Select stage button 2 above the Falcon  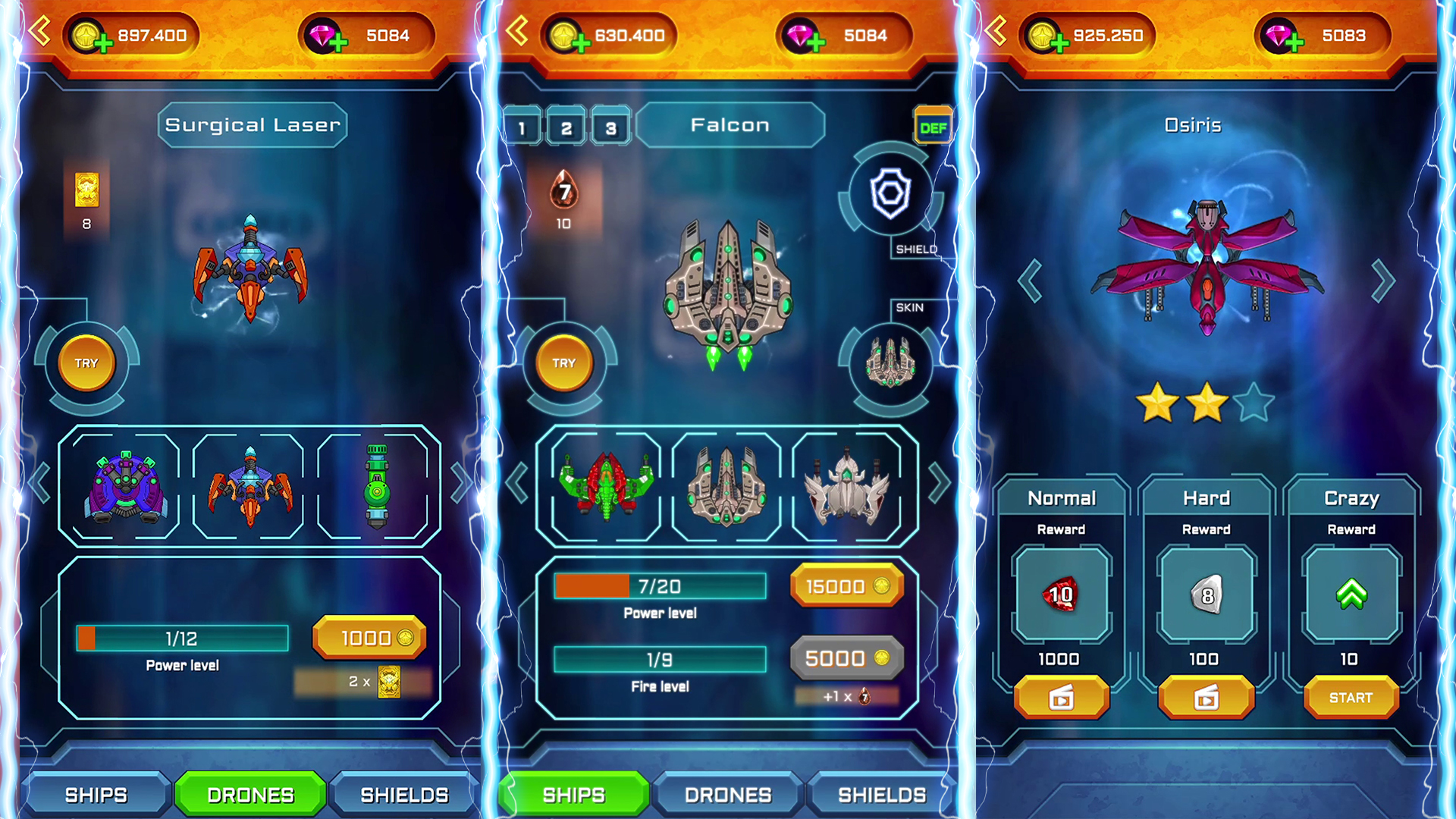tap(566, 127)
